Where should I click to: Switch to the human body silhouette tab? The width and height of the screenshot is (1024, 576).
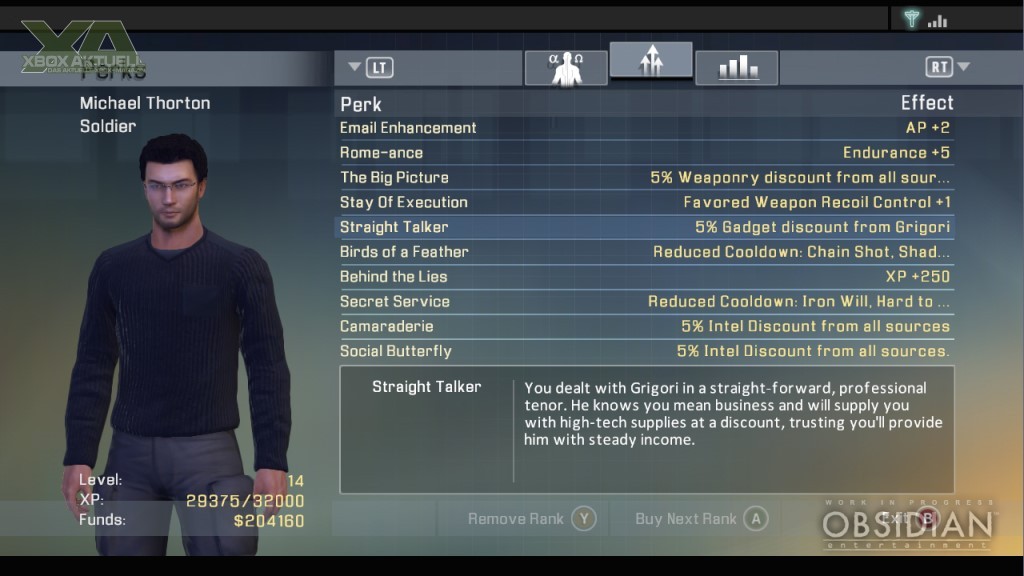[x=566, y=67]
